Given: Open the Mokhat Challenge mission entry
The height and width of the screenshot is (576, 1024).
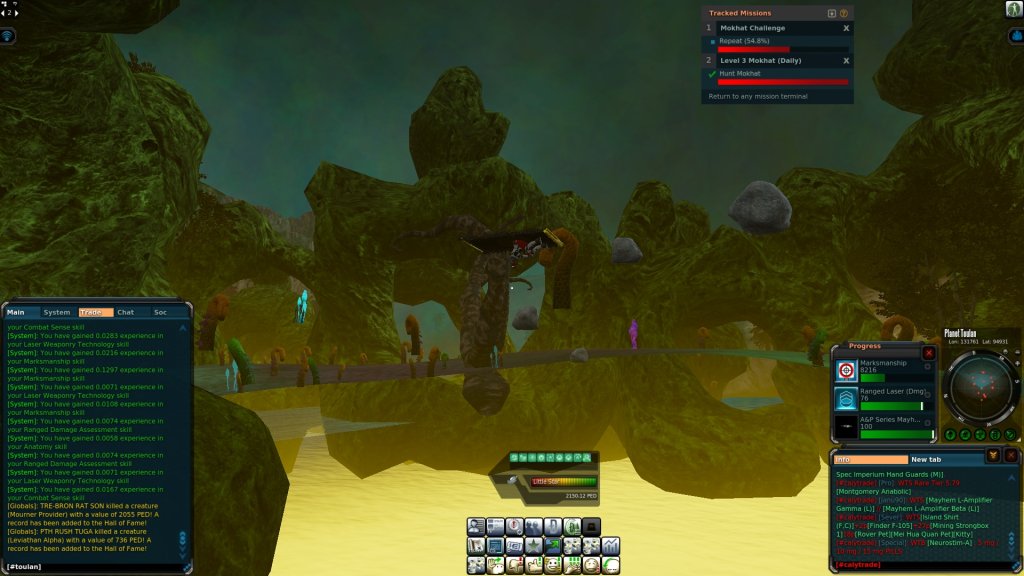Looking at the screenshot, I should [752, 28].
